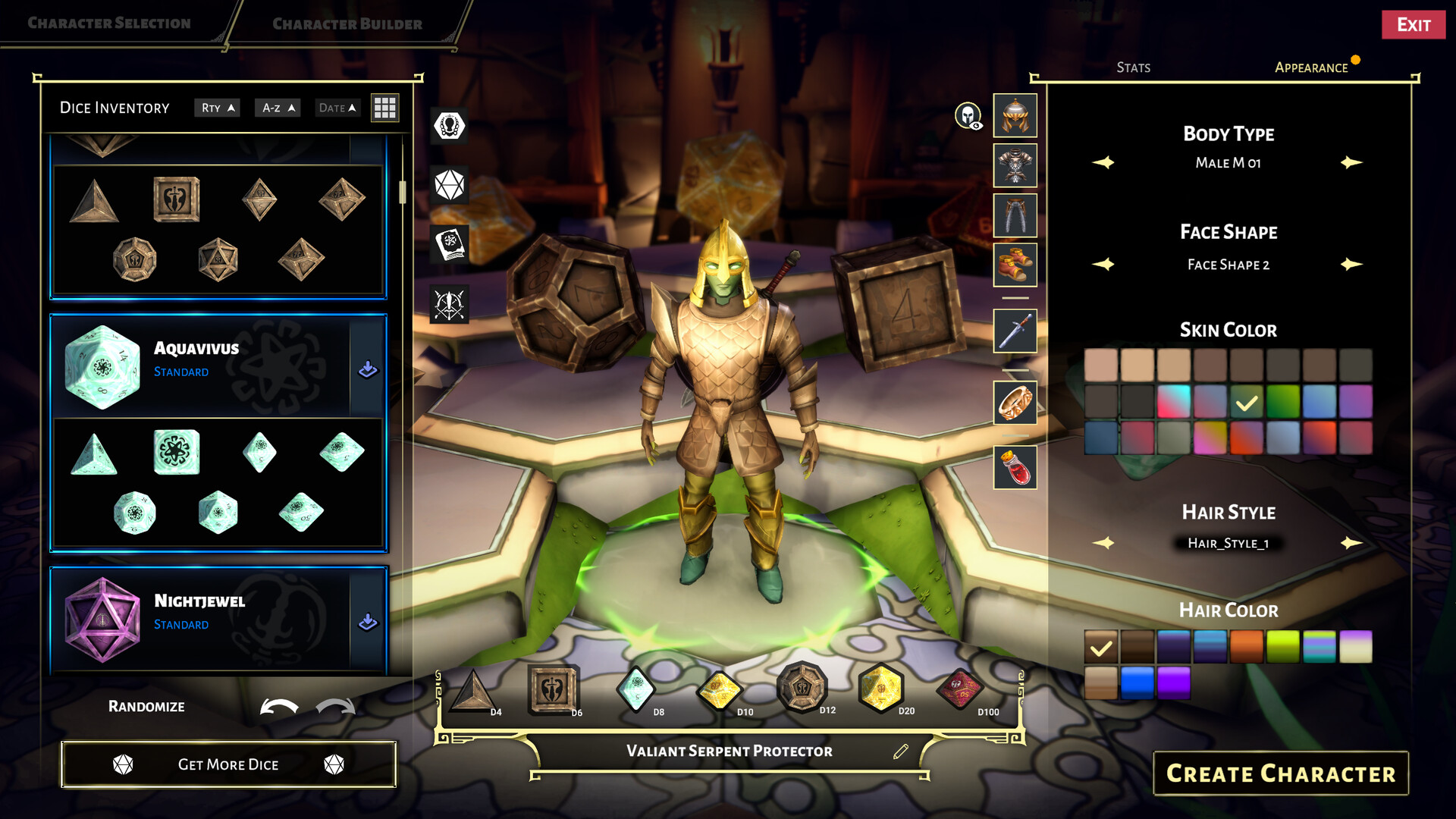This screenshot has width=1456, height=819.
Task: Select the next Body Type arrow
Action: pyautogui.click(x=1351, y=162)
